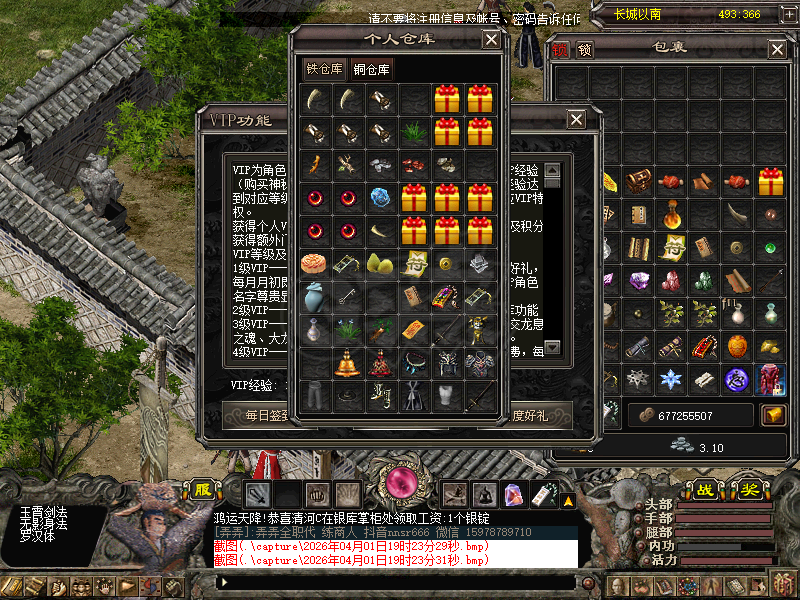The height and width of the screenshot is (600, 800).
Task: Toggle the red 锁 lock button
Action: click(x=559, y=49)
